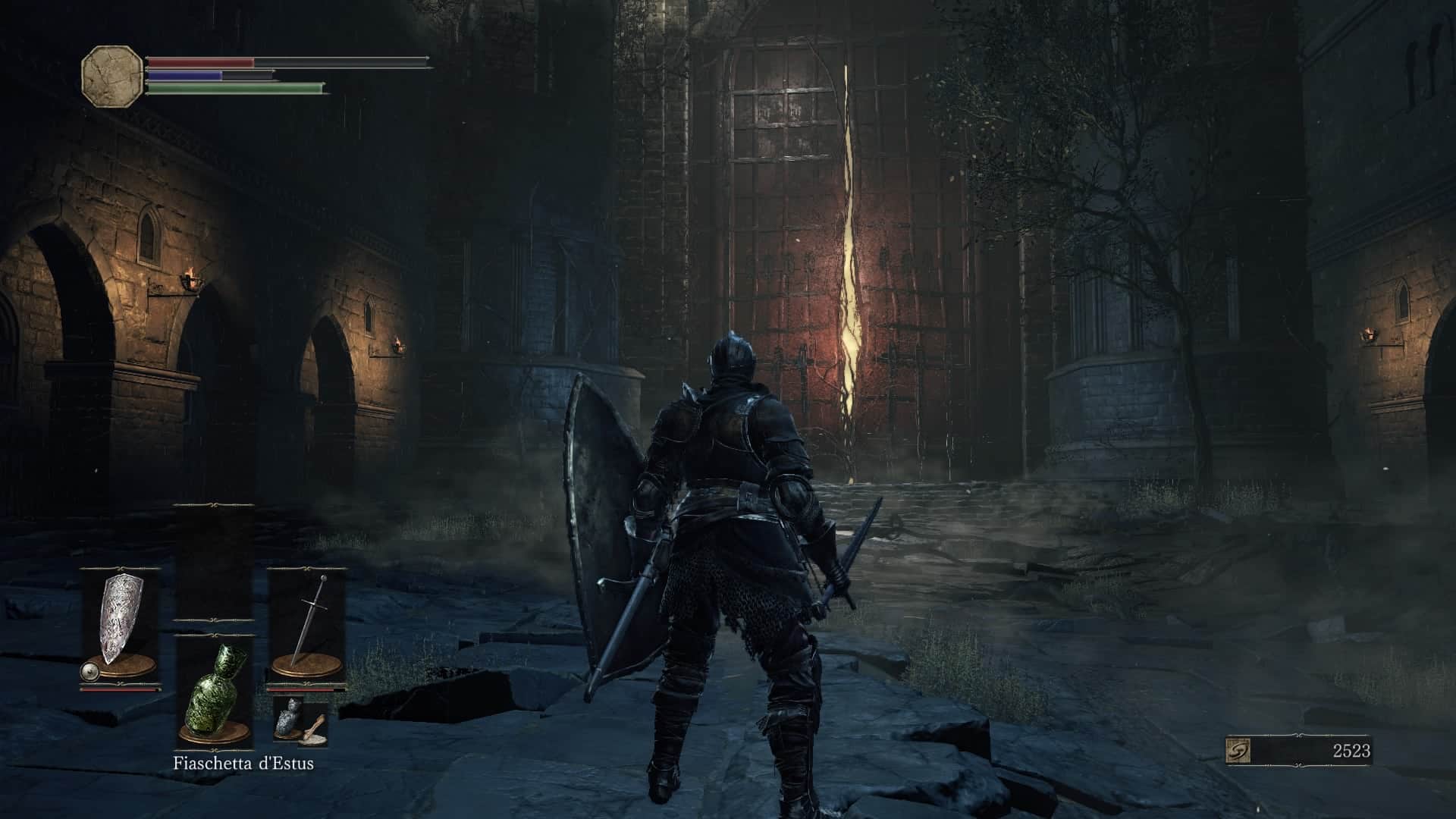Click the round shield skill badge
The image size is (1456, 819).
click(89, 671)
